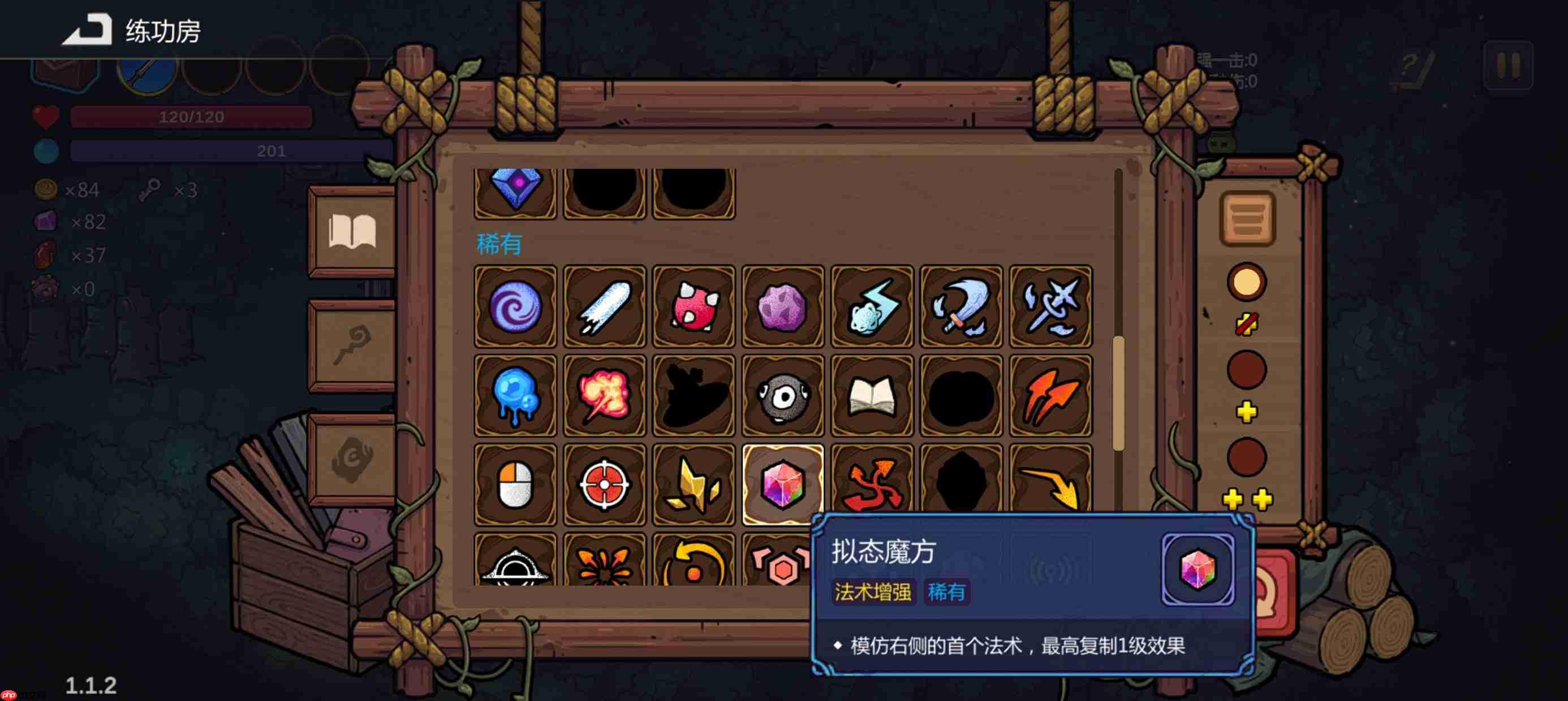This screenshot has width=1568, height=701.
Task: Select the purple vortex orb spell icon
Action: [x=515, y=308]
